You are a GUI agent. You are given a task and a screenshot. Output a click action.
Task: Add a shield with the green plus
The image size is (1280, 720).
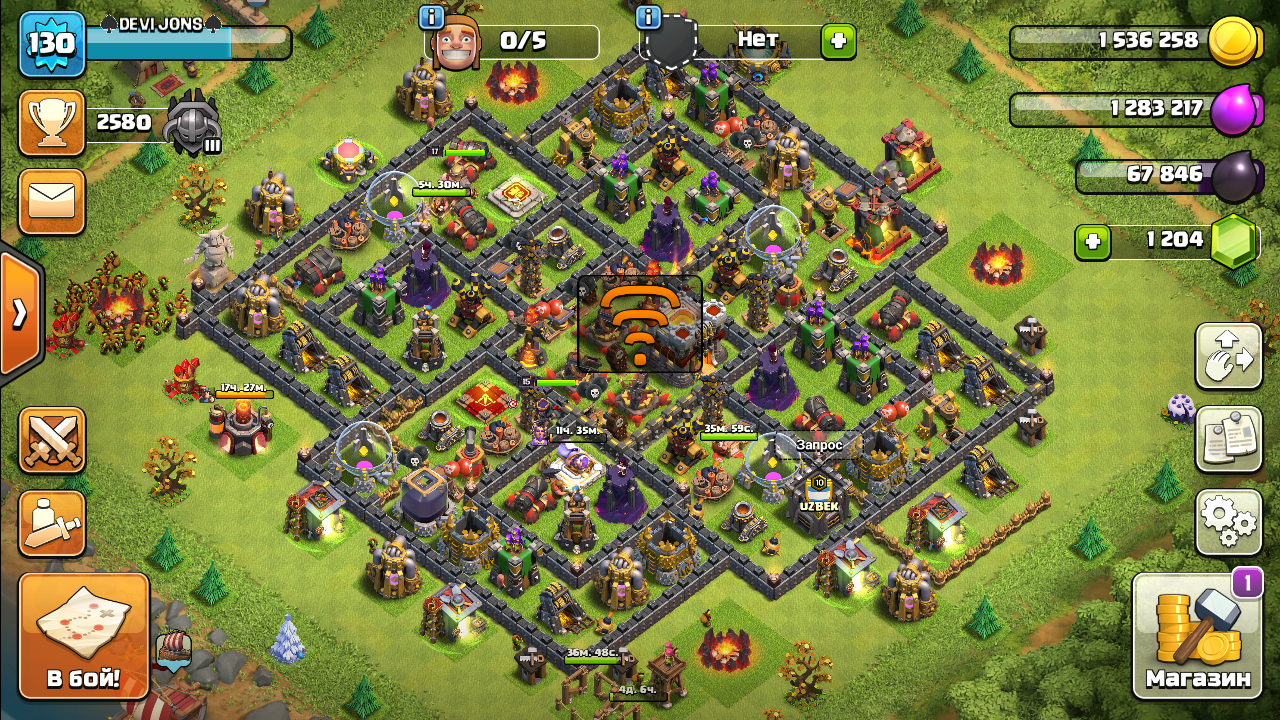[x=838, y=42]
